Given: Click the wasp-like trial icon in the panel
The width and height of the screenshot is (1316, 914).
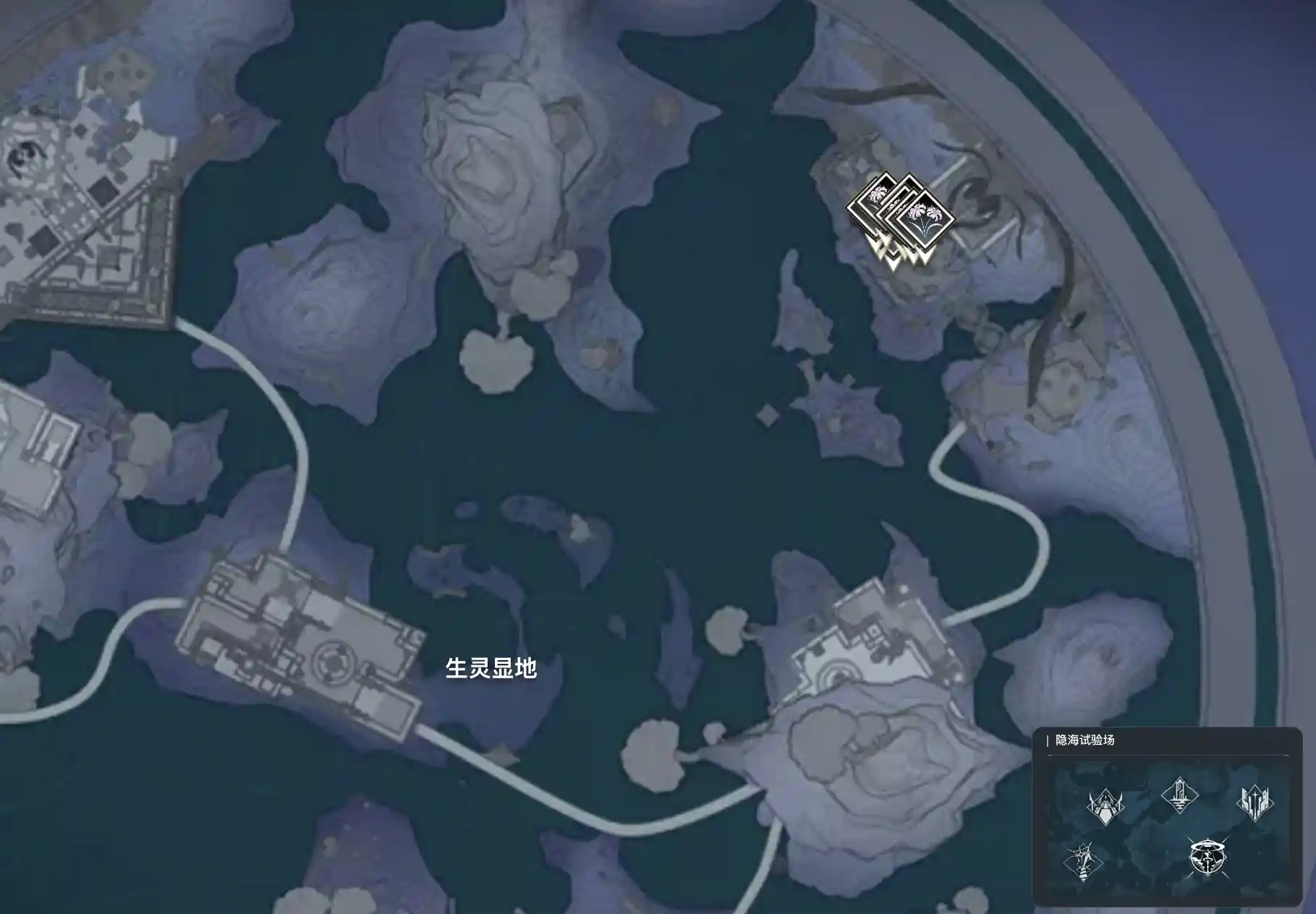Looking at the screenshot, I should pos(1082,864).
